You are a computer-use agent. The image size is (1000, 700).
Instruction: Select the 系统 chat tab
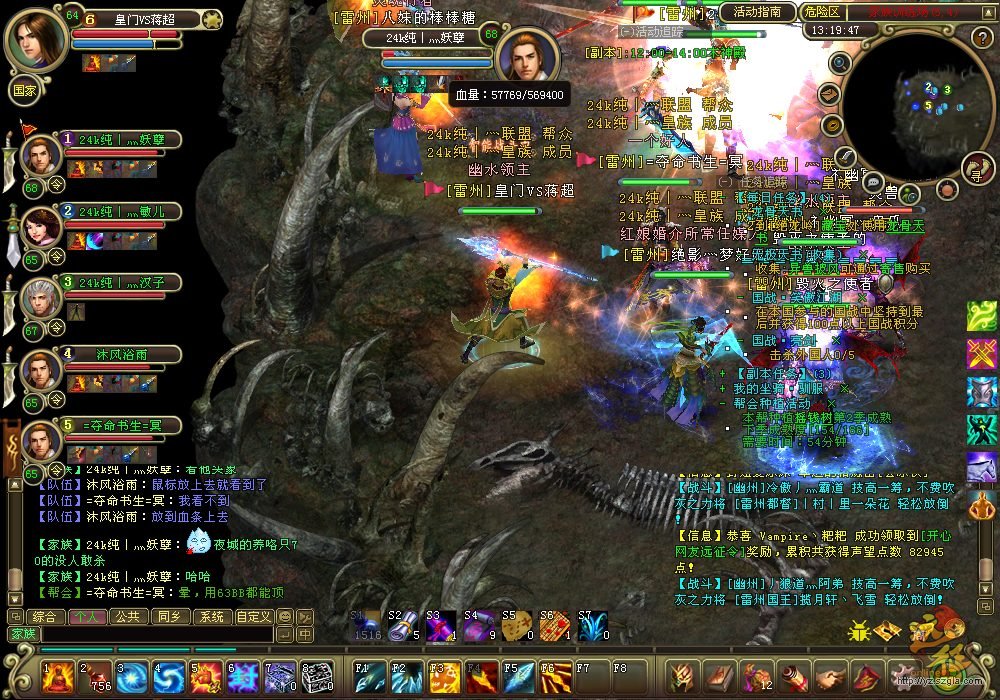(x=211, y=617)
